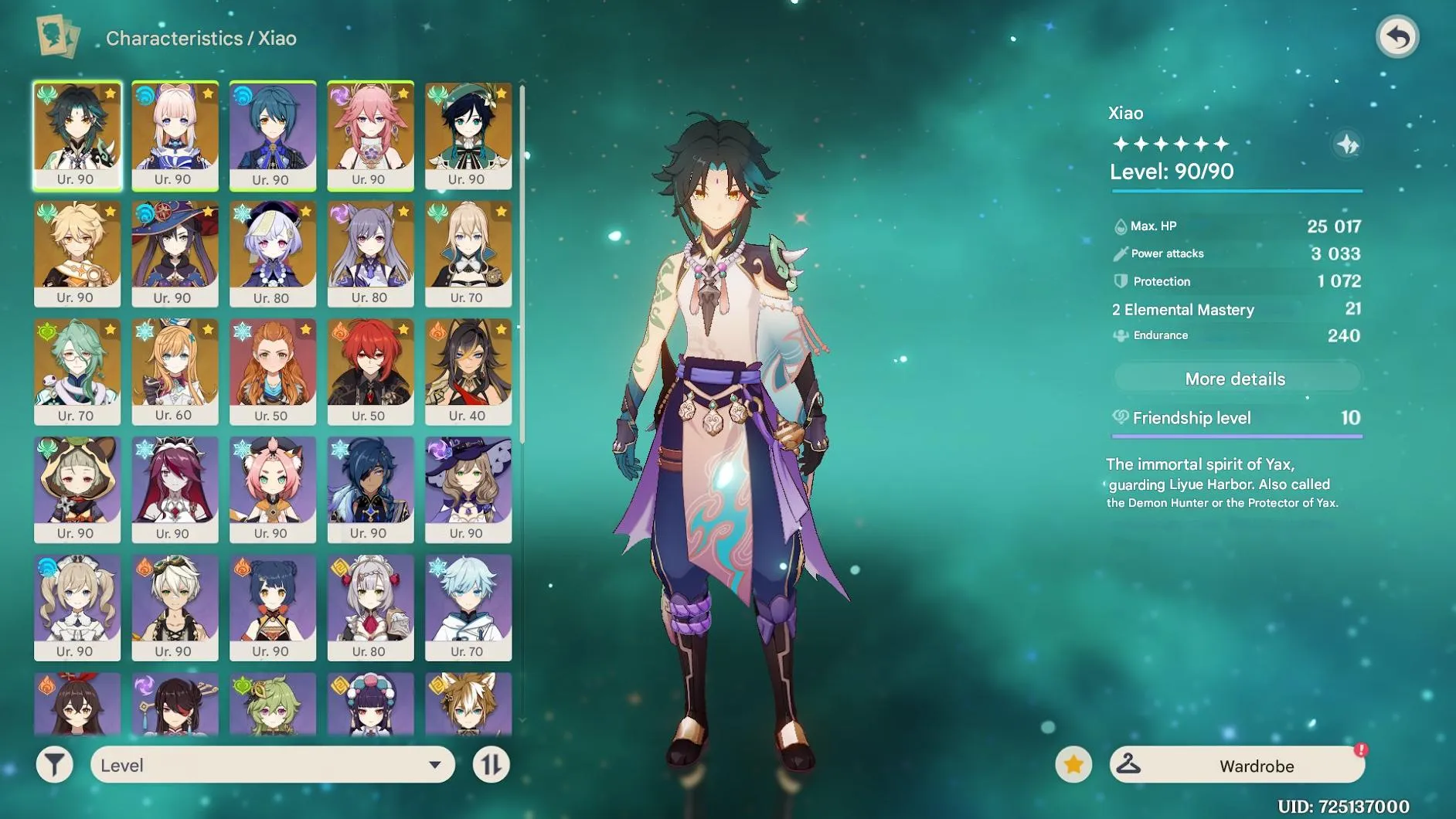Toggle the favorite star next to Wardrobe

click(x=1074, y=765)
